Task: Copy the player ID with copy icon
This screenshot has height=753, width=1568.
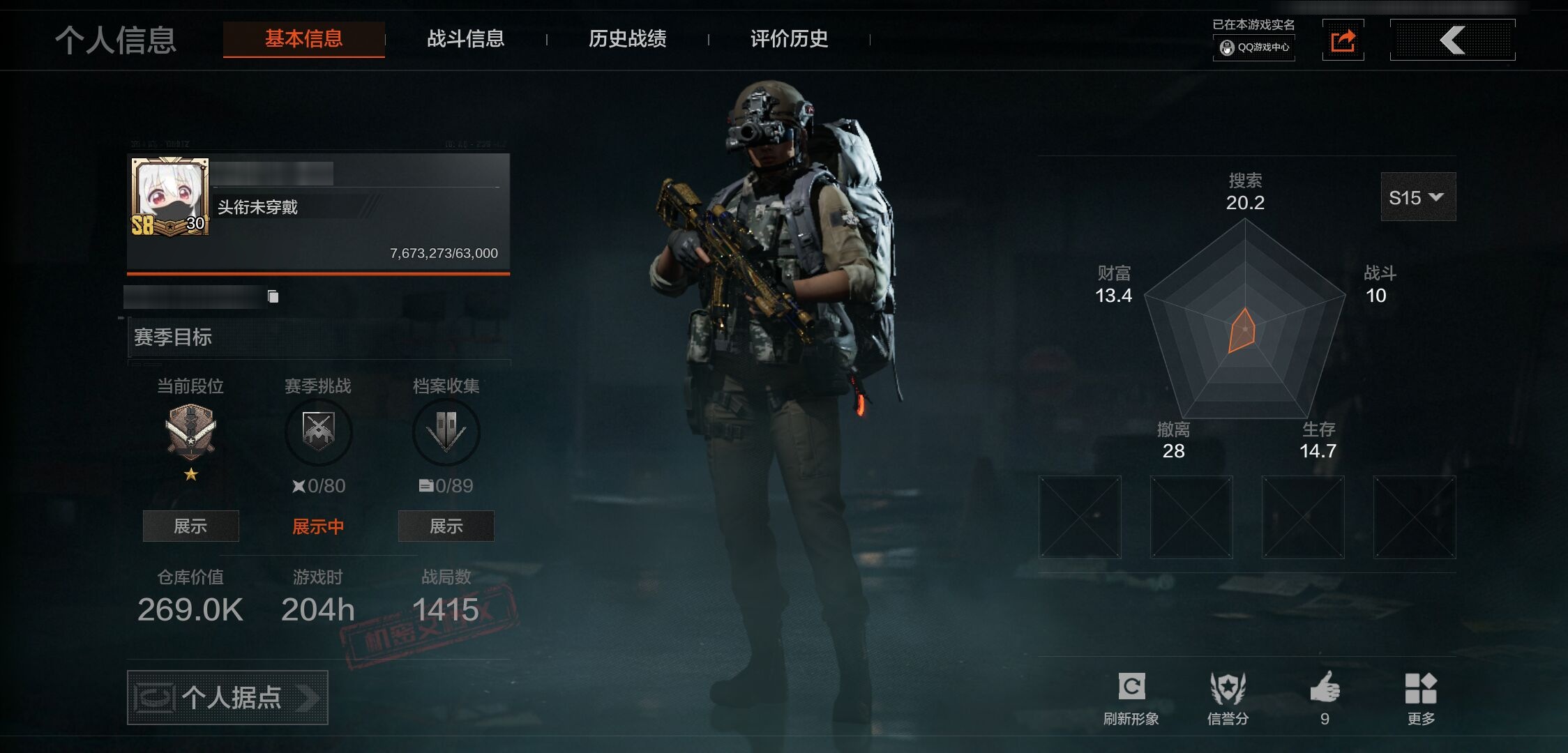Action: 273,297
